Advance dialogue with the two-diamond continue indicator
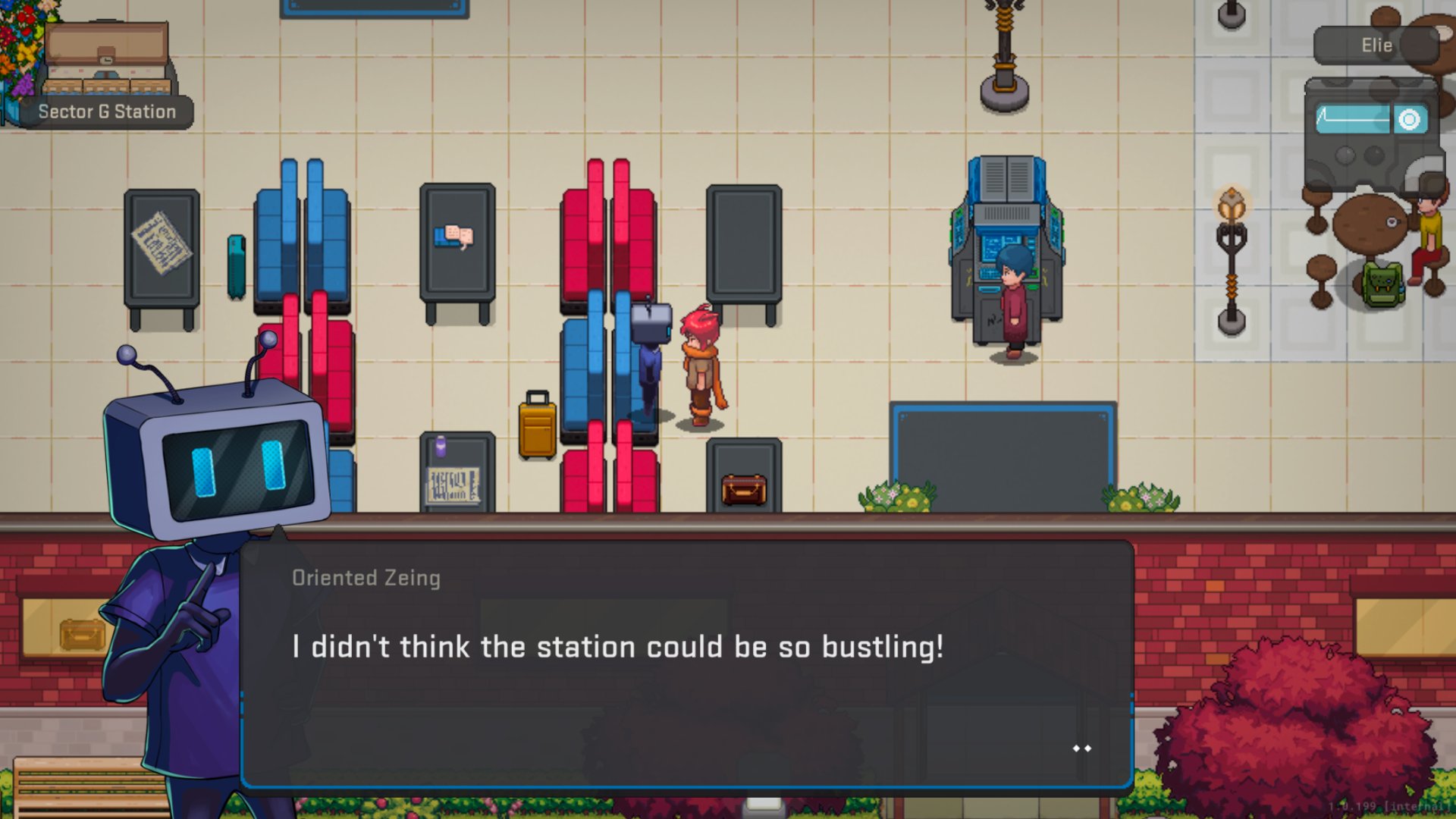The image size is (1456, 819). click(1081, 748)
